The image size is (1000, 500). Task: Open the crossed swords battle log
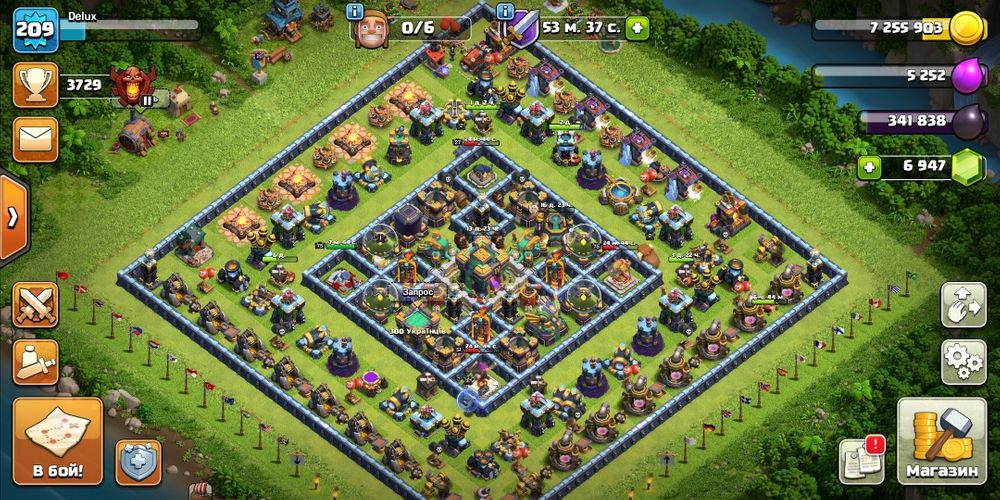click(x=35, y=305)
